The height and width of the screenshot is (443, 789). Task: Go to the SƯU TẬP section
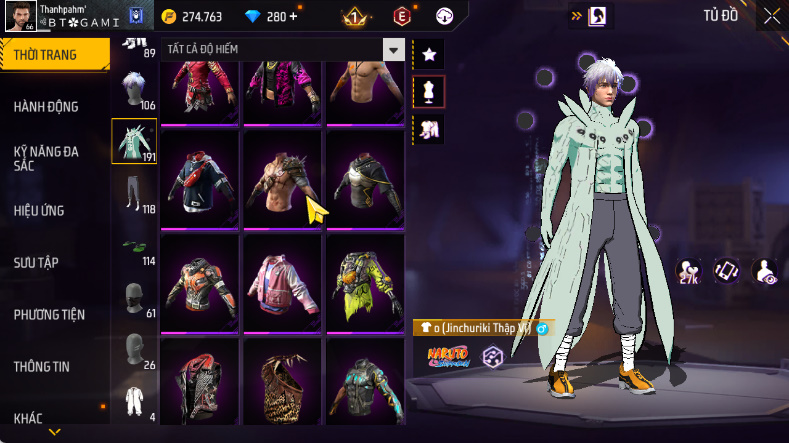pos(36,262)
